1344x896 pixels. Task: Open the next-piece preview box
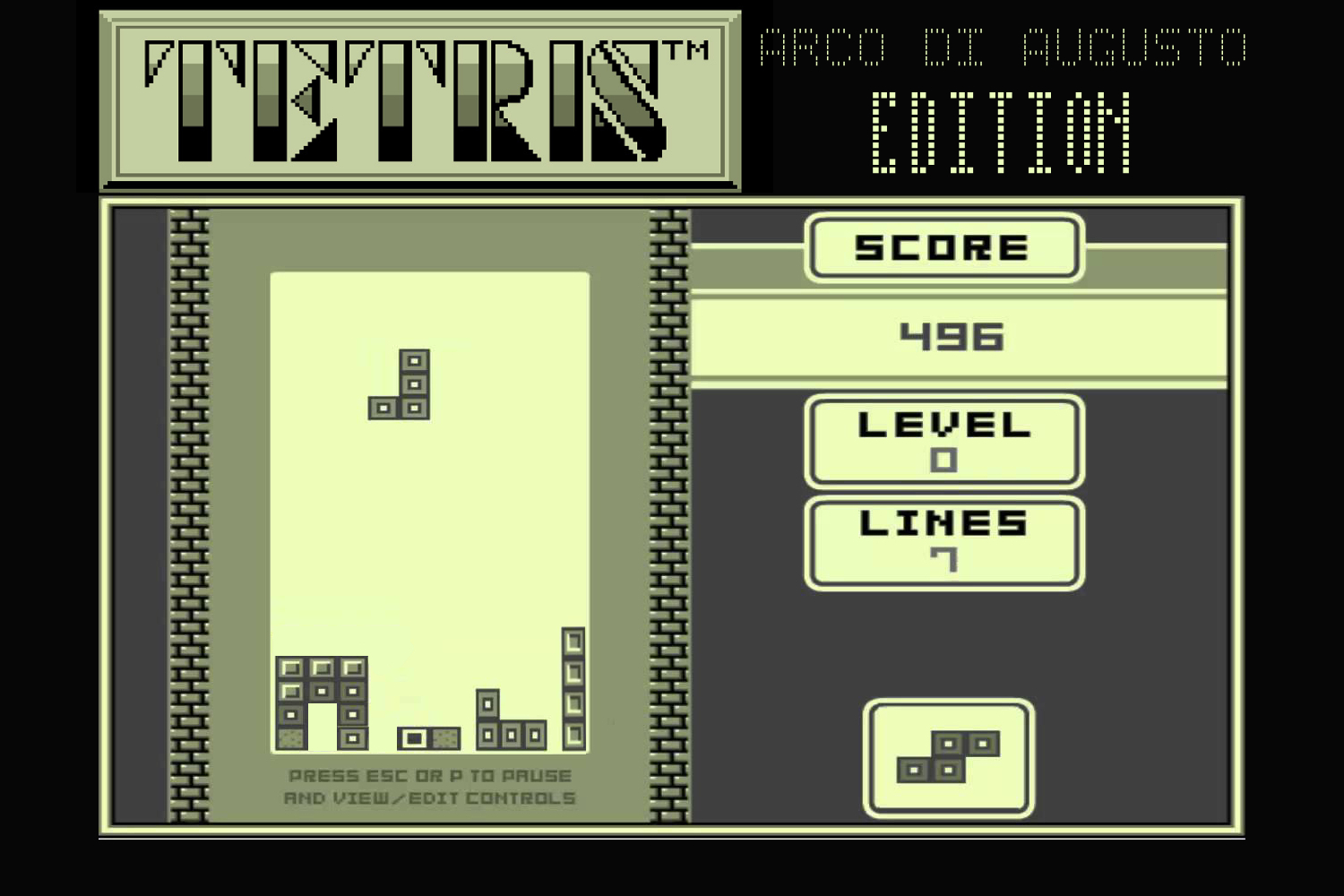click(x=948, y=757)
